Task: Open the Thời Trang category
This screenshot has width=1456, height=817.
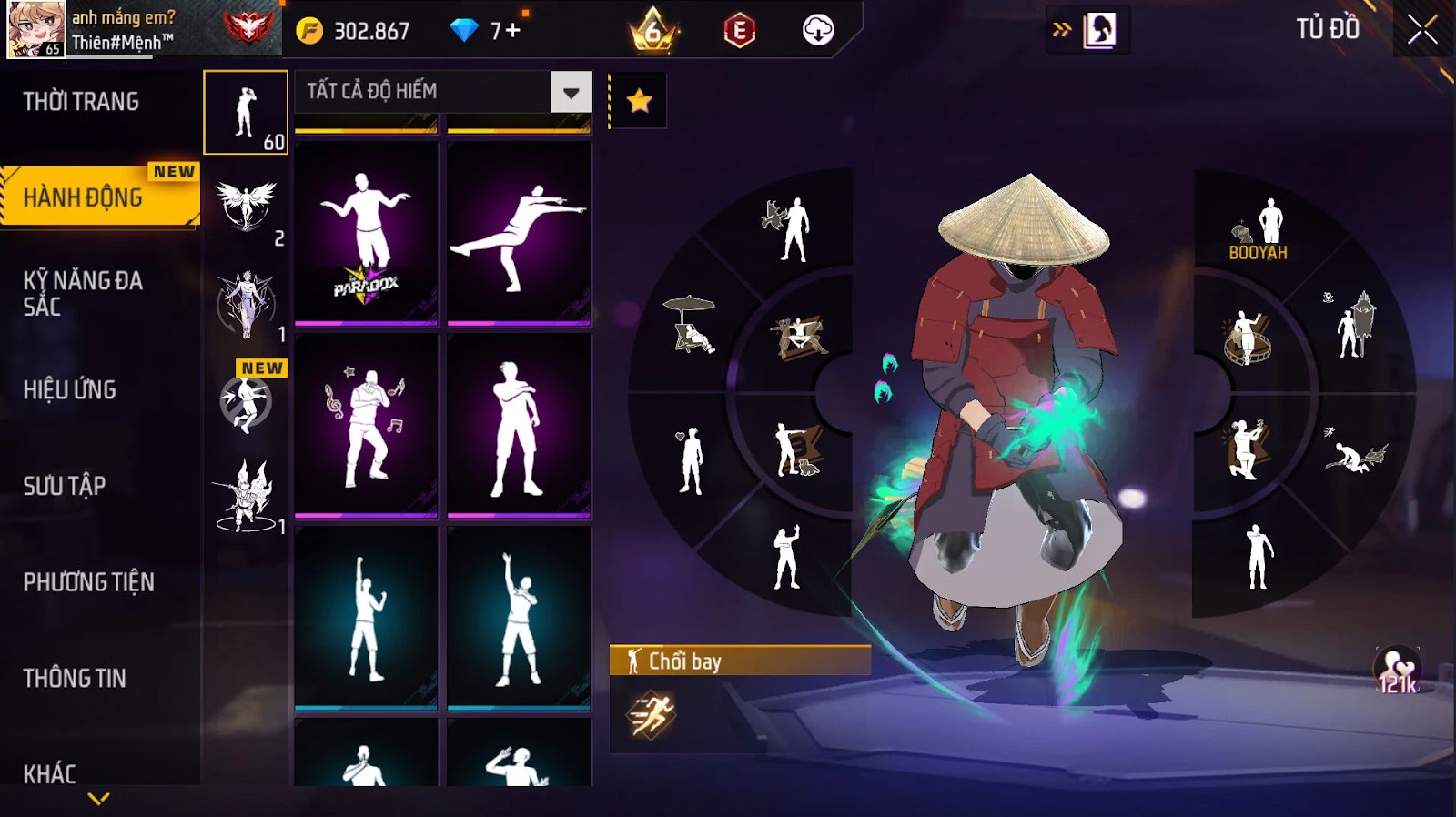Action: pyautogui.click(x=82, y=102)
